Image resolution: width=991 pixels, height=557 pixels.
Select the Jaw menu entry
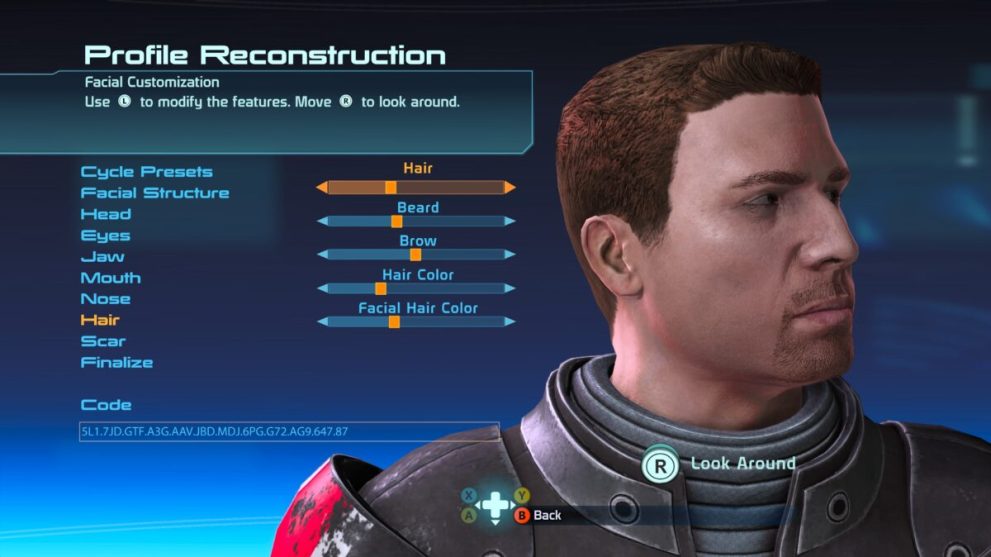(103, 257)
